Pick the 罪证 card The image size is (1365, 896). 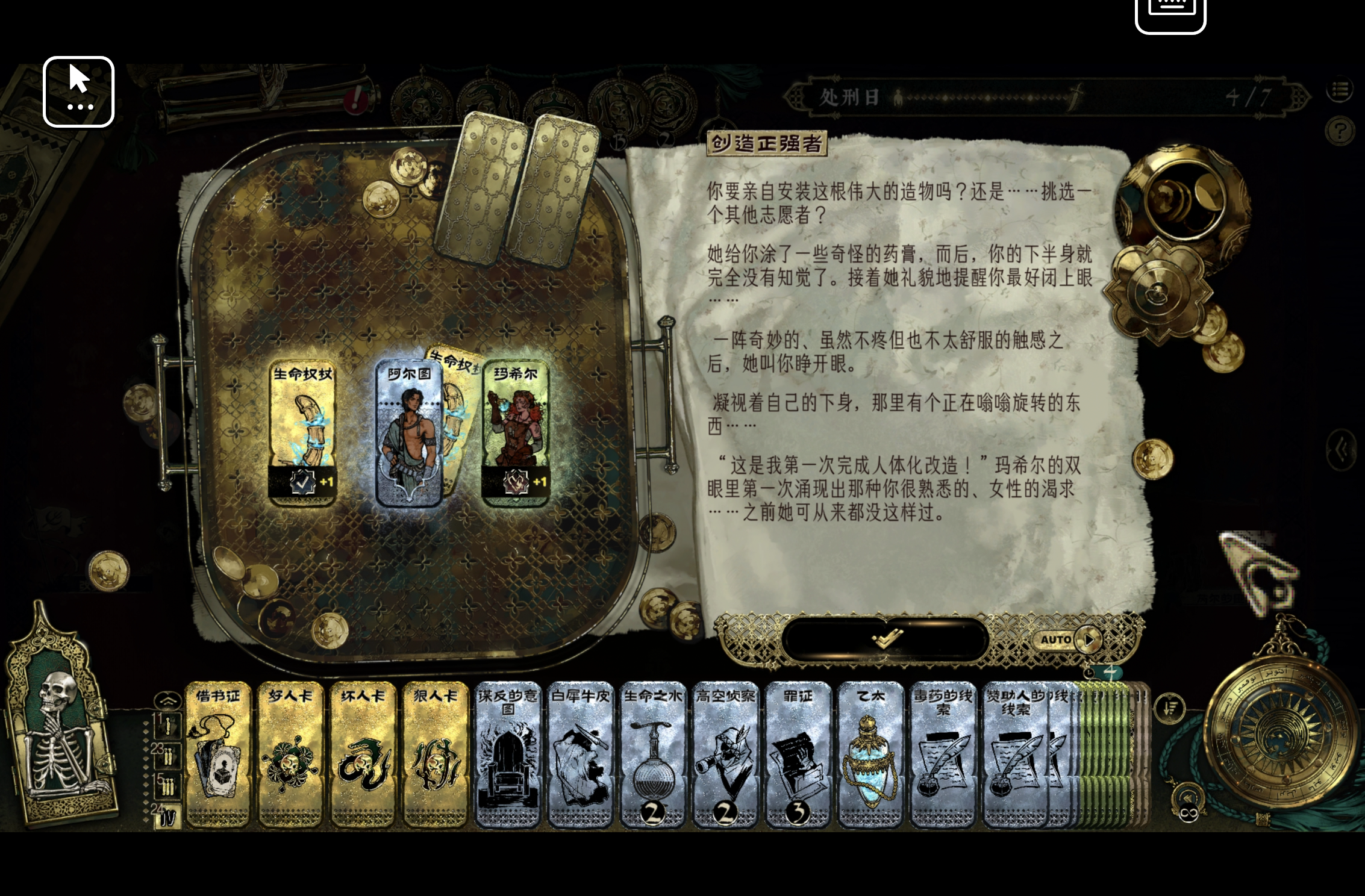(x=798, y=754)
